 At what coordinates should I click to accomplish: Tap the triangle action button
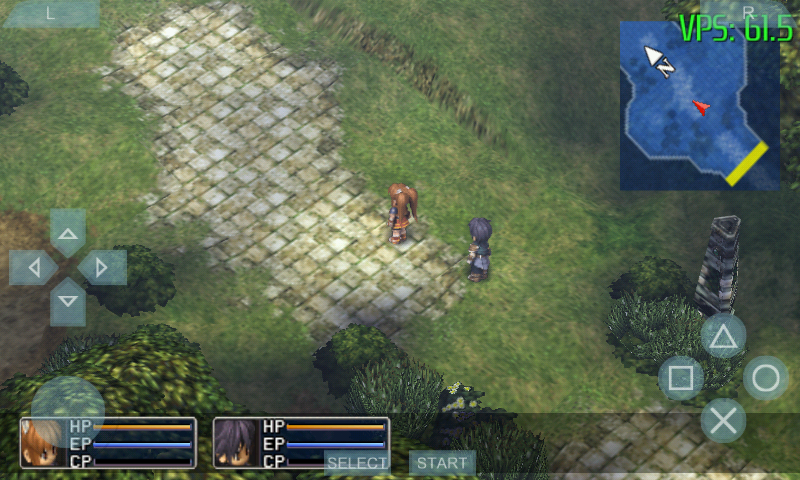click(x=723, y=336)
